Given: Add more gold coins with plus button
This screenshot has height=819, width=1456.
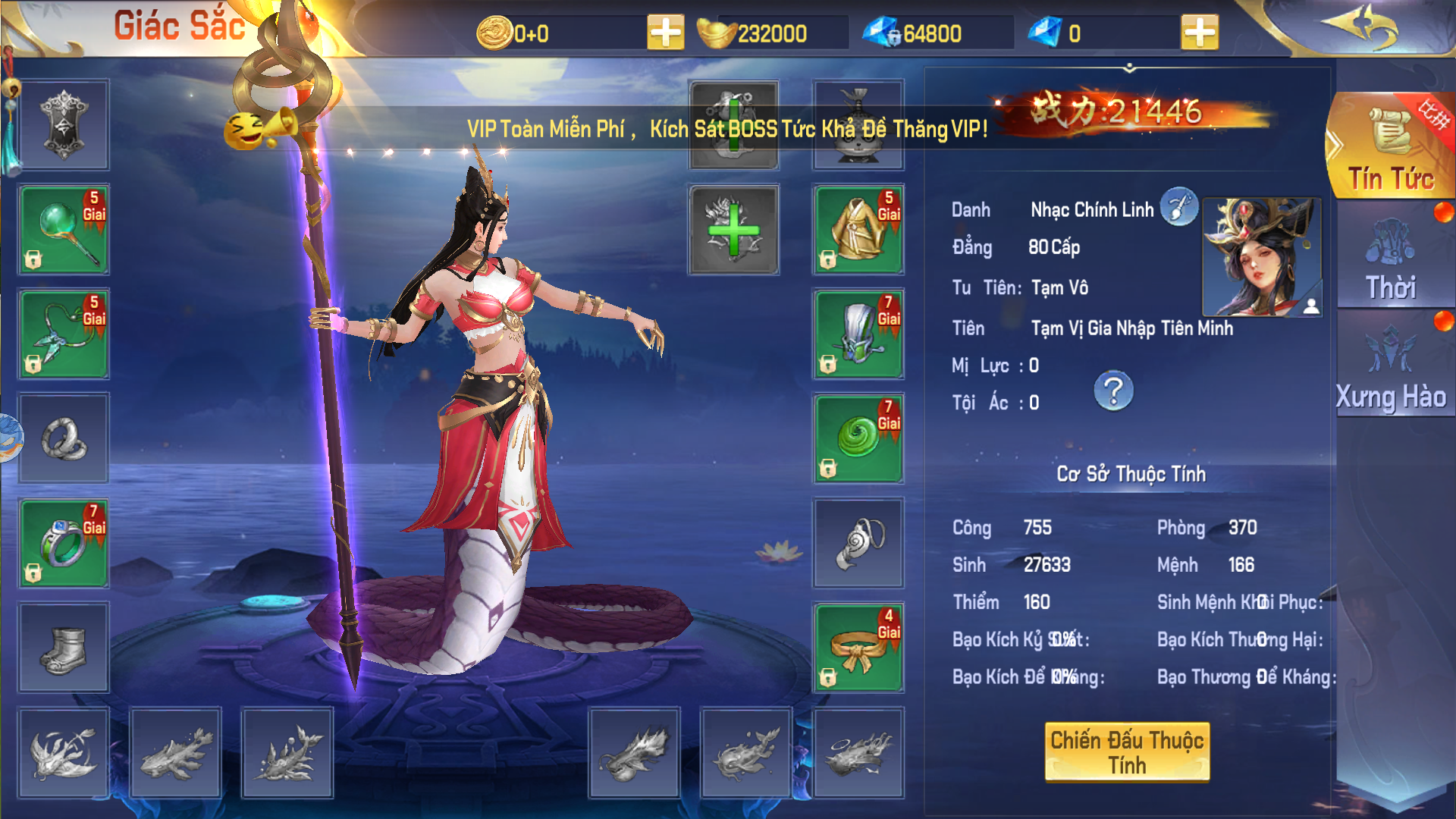Looking at the screenshot, I should click(x=665, y=33).
